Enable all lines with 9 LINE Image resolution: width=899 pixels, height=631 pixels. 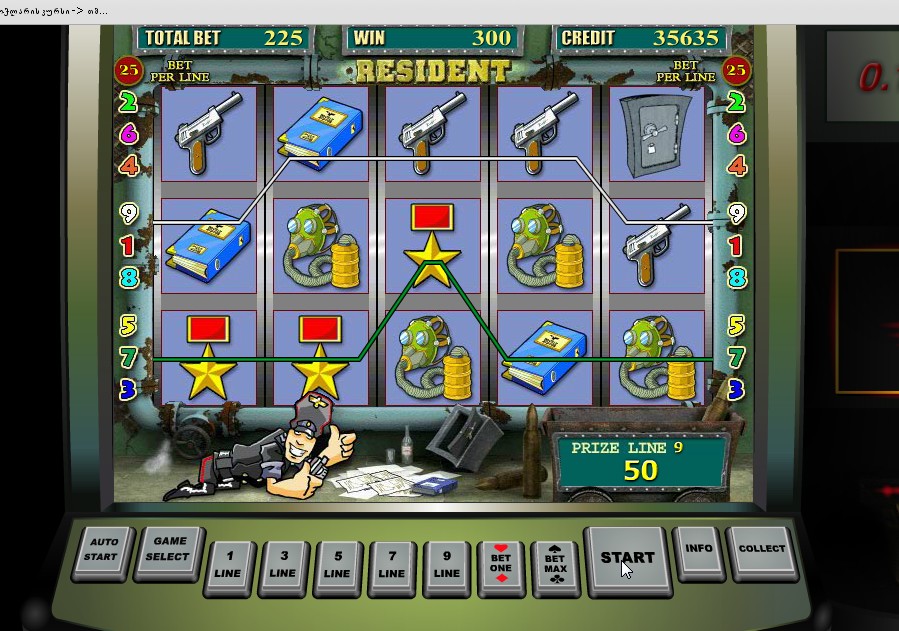click(446, 566)
